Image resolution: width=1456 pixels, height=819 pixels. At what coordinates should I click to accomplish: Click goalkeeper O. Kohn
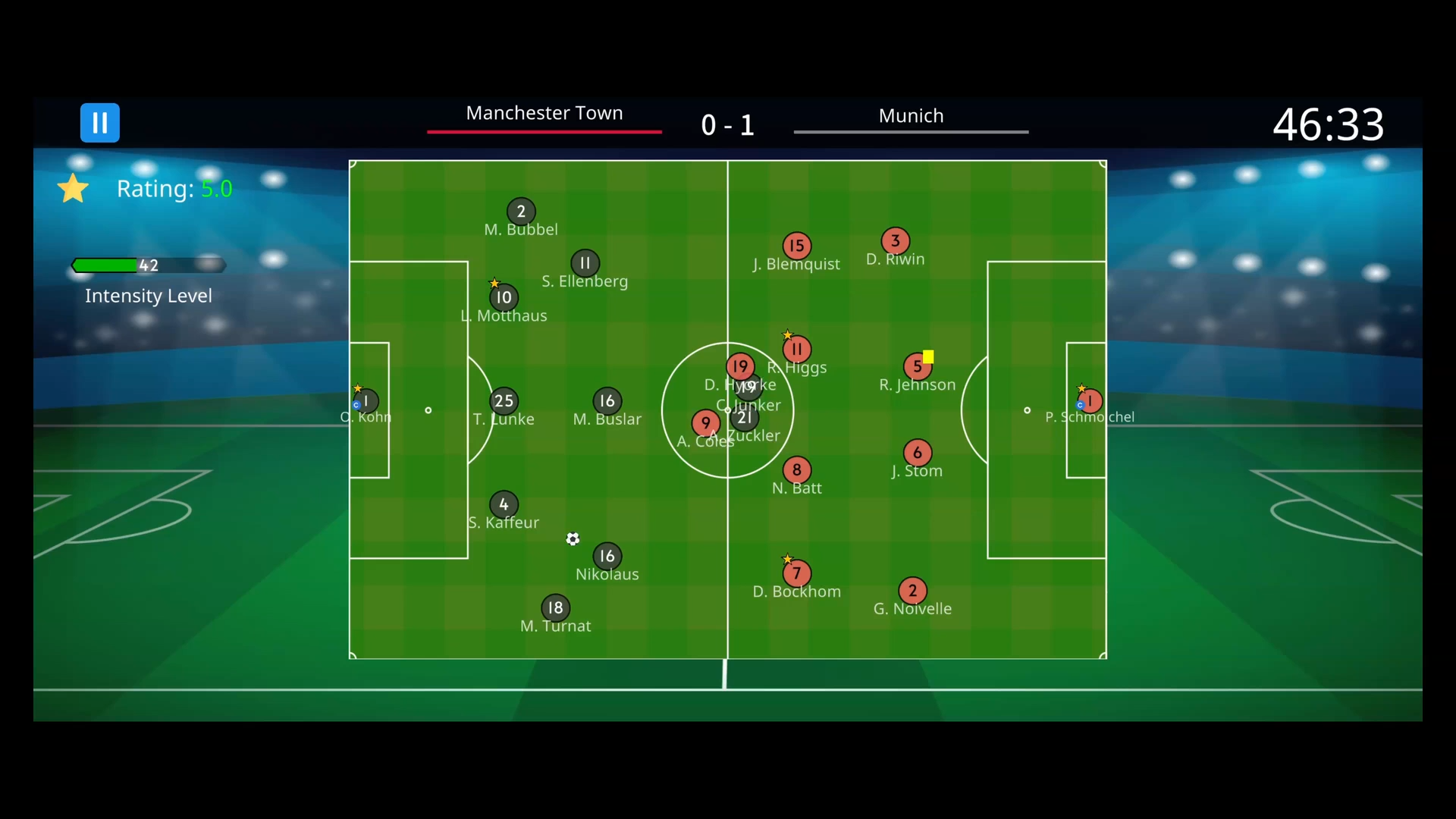[365, 399]
